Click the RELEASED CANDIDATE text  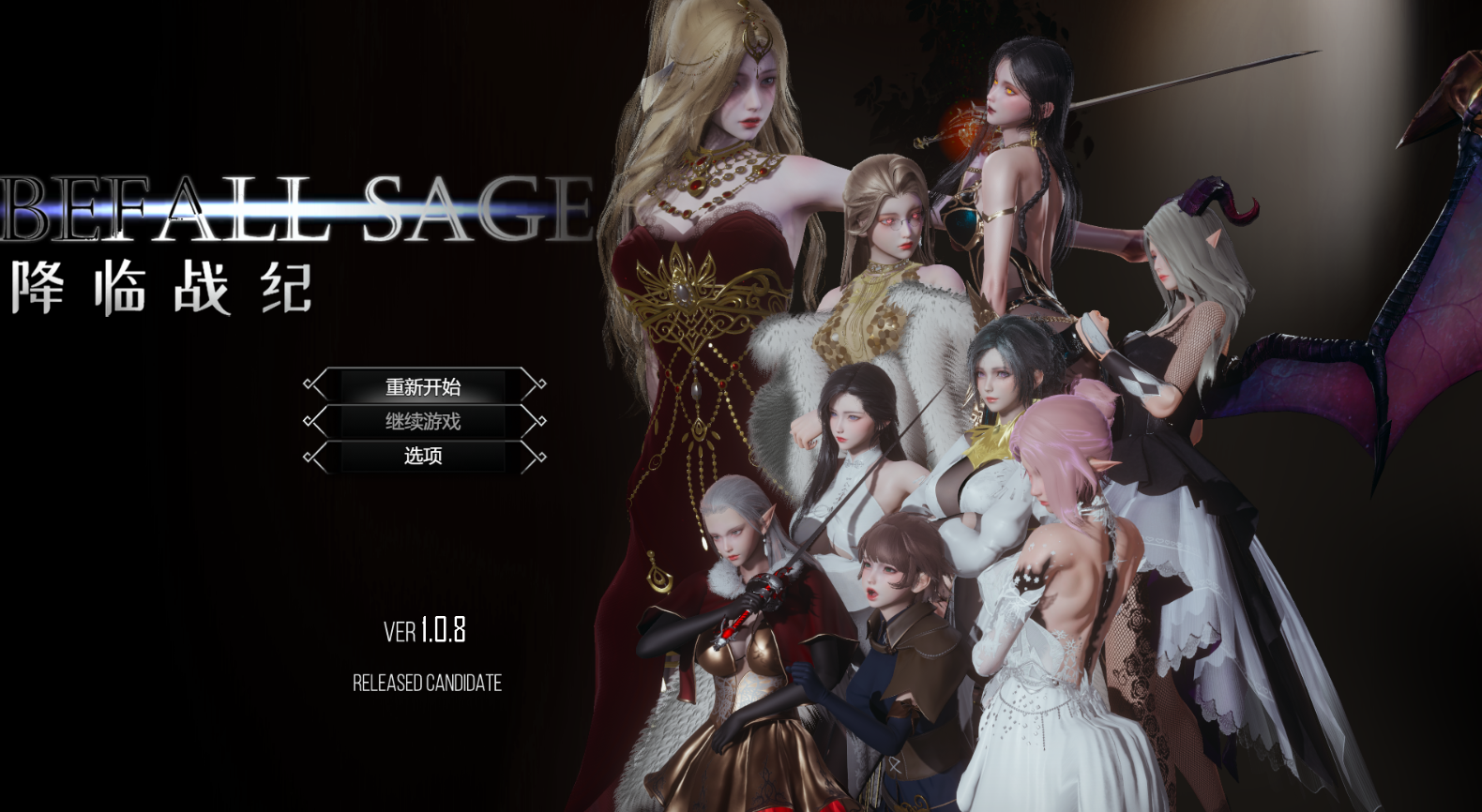tap(428, 683)
